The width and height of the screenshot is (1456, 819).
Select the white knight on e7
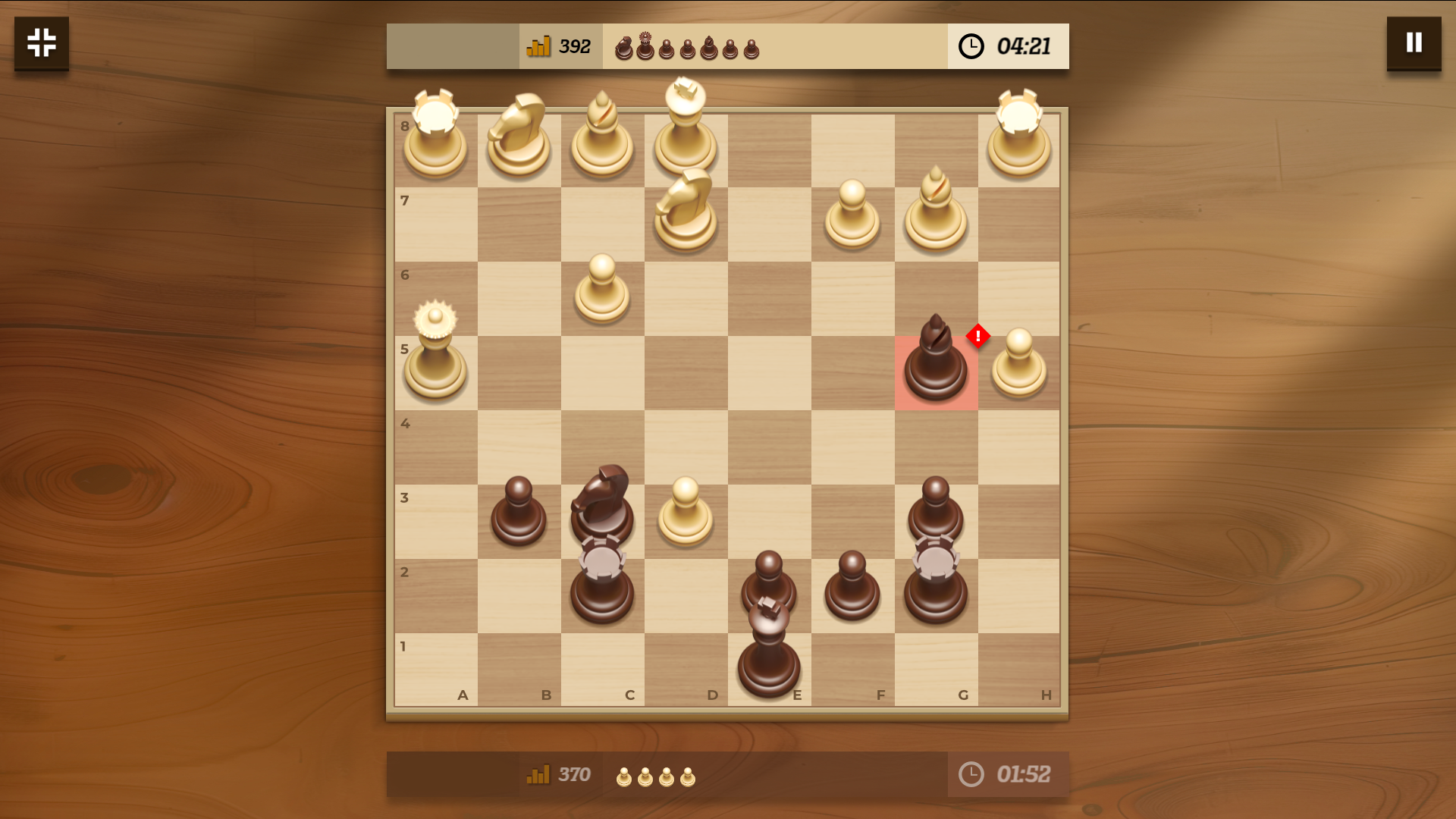[x=685, y=212]
